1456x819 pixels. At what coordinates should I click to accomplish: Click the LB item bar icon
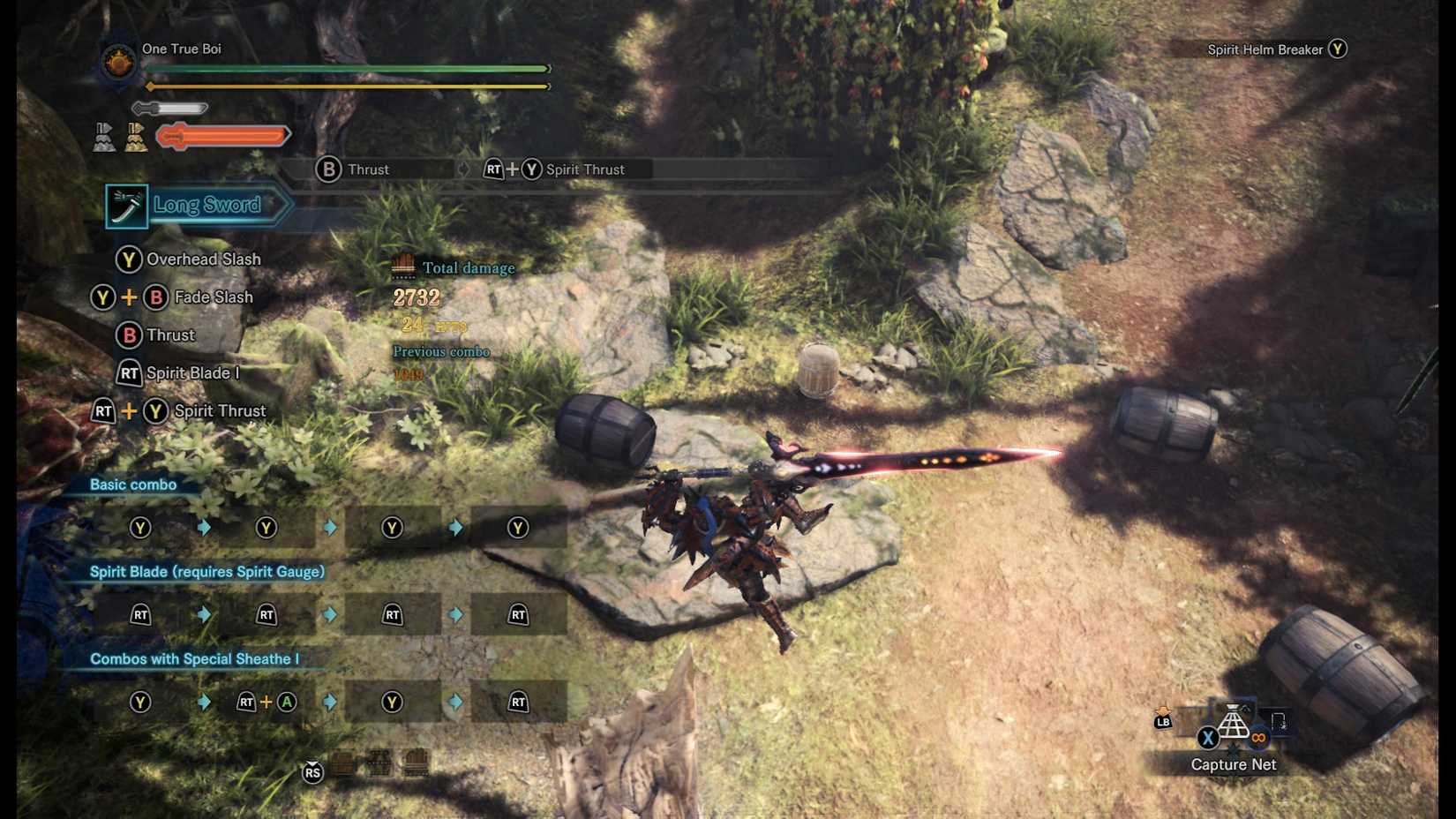tap(1162, 719)
